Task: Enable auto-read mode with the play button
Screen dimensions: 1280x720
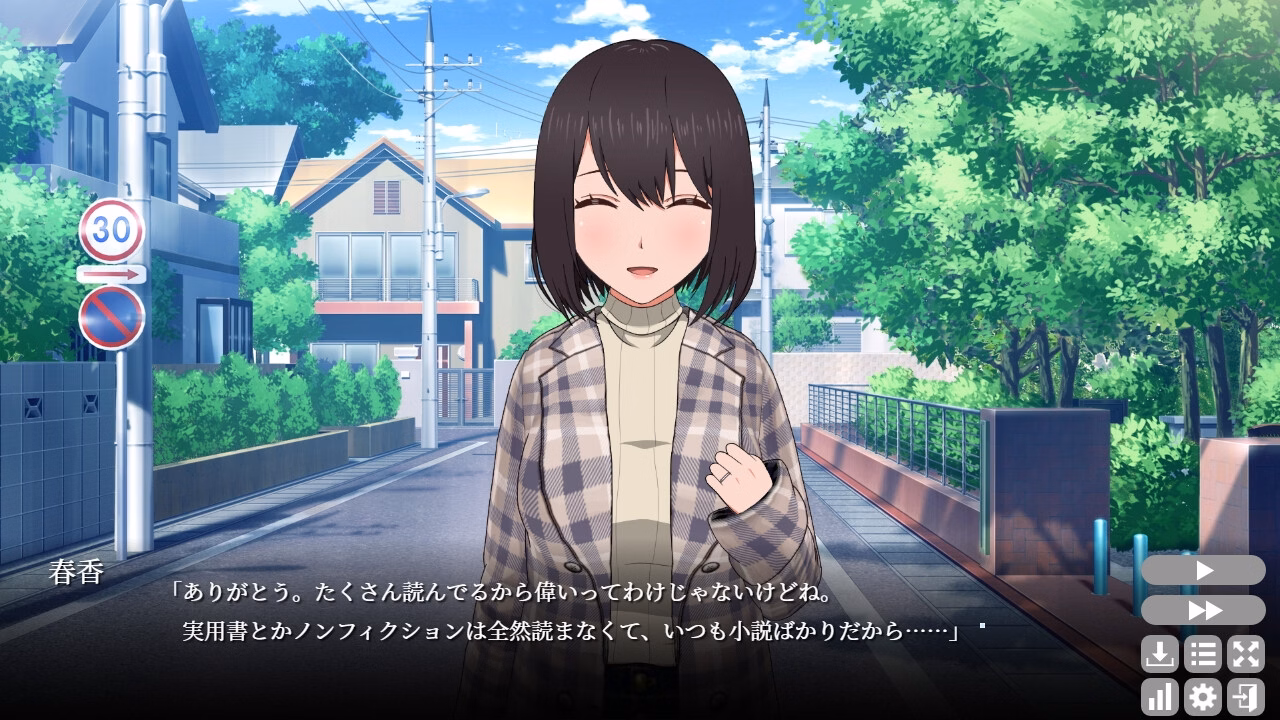Action: (1203, 571)
